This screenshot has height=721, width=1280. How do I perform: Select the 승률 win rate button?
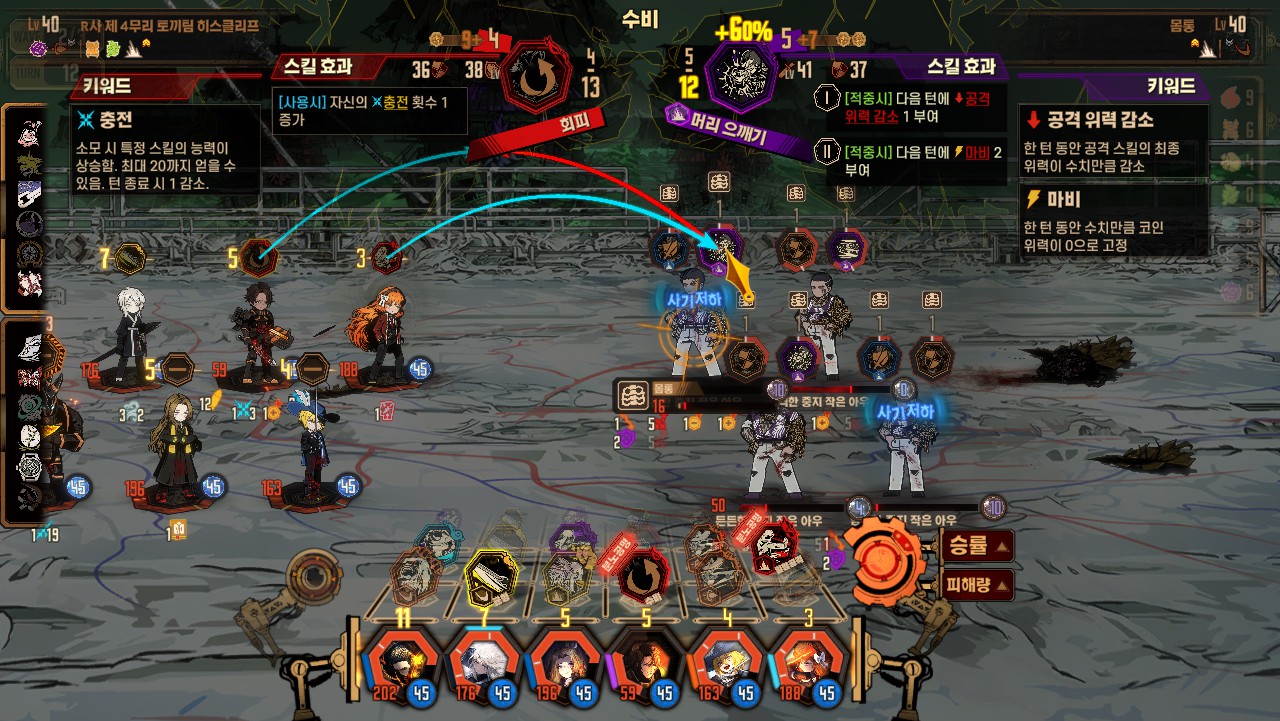[x=977, y=546]
